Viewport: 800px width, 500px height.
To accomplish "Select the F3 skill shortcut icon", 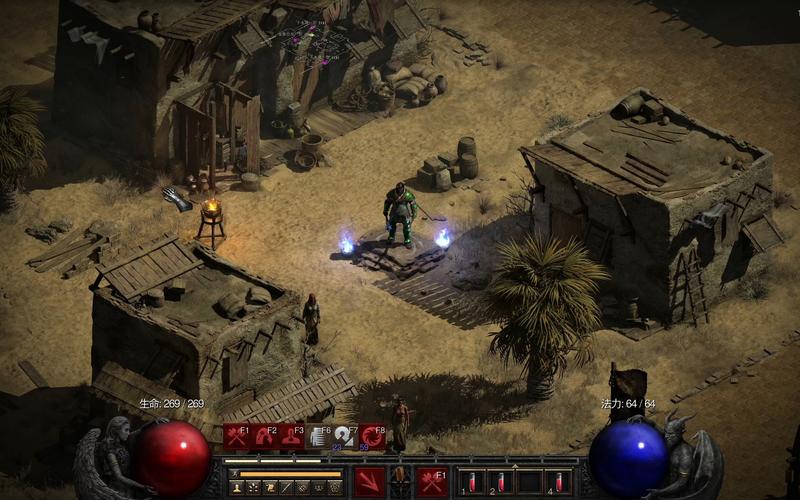I will click(x=291, y=436).
